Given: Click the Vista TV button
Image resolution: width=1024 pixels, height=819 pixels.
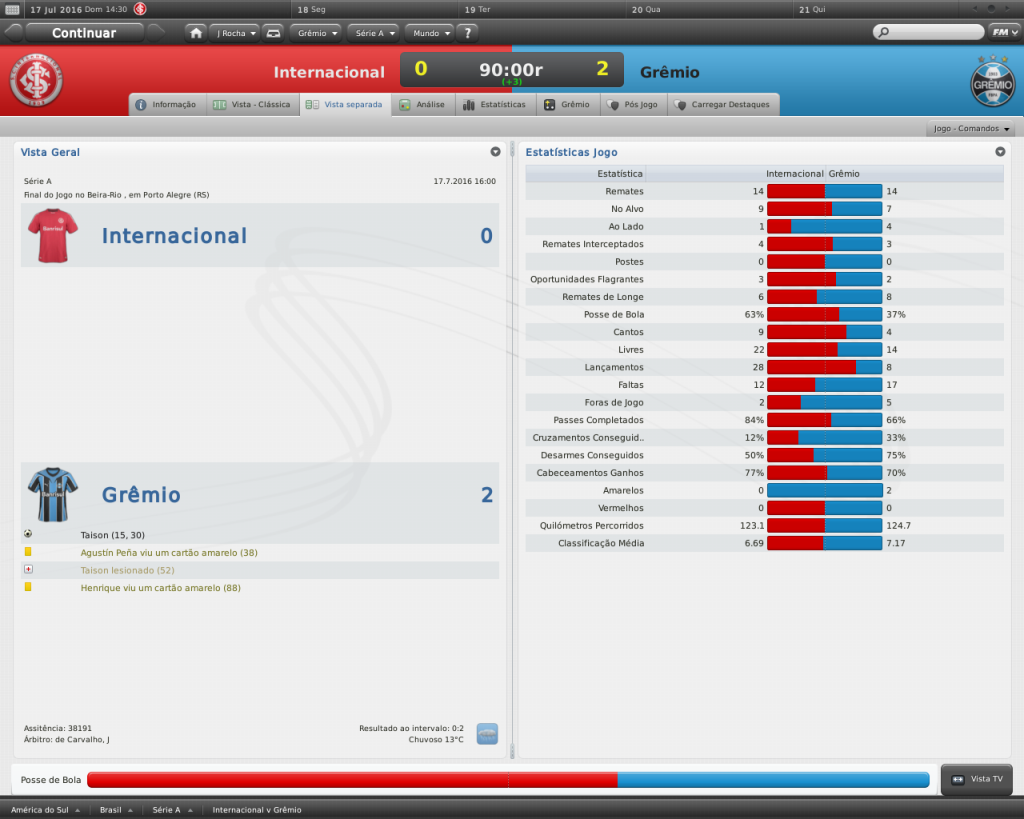Looking at the screenshot, I should point(977,779).
